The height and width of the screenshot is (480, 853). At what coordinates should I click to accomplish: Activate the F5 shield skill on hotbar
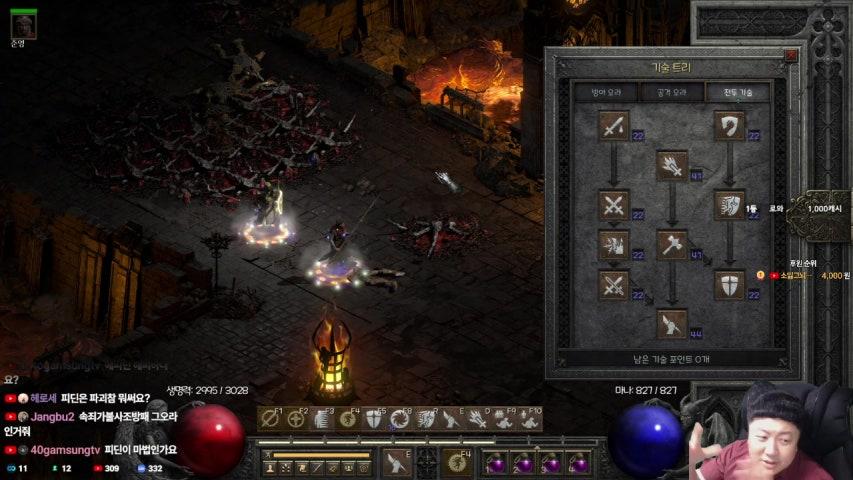point(374,419)
